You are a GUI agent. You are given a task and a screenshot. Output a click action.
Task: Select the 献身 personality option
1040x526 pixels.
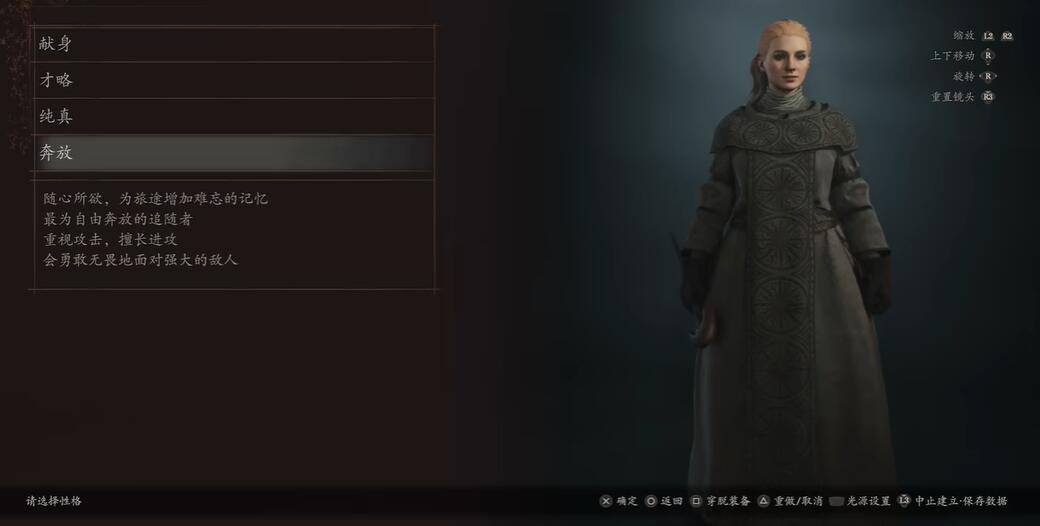pyautogui.click(x=232, y=44)
